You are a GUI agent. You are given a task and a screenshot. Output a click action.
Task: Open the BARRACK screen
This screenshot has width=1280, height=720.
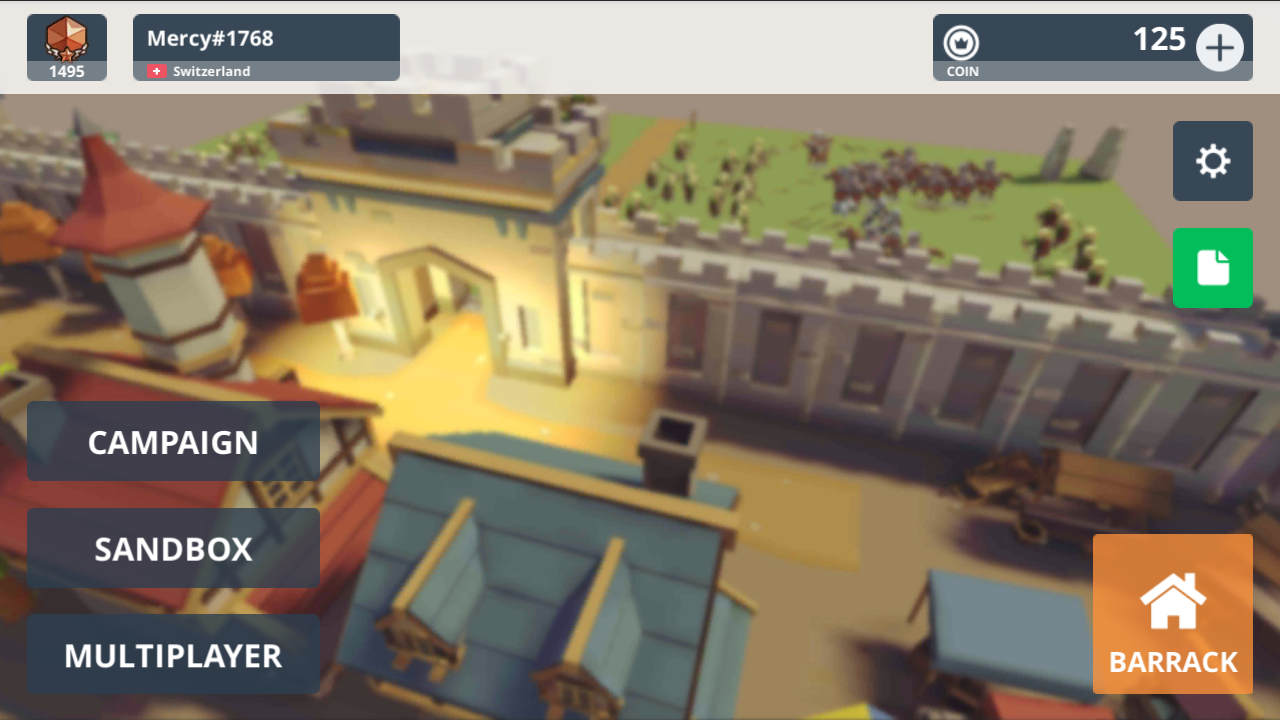click(x=1172, y=614)
